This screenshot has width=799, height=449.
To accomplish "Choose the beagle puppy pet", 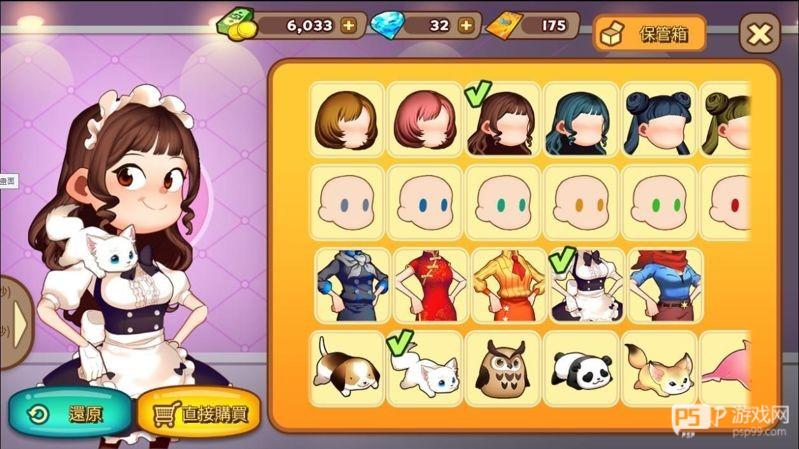I will coord(346,367).
